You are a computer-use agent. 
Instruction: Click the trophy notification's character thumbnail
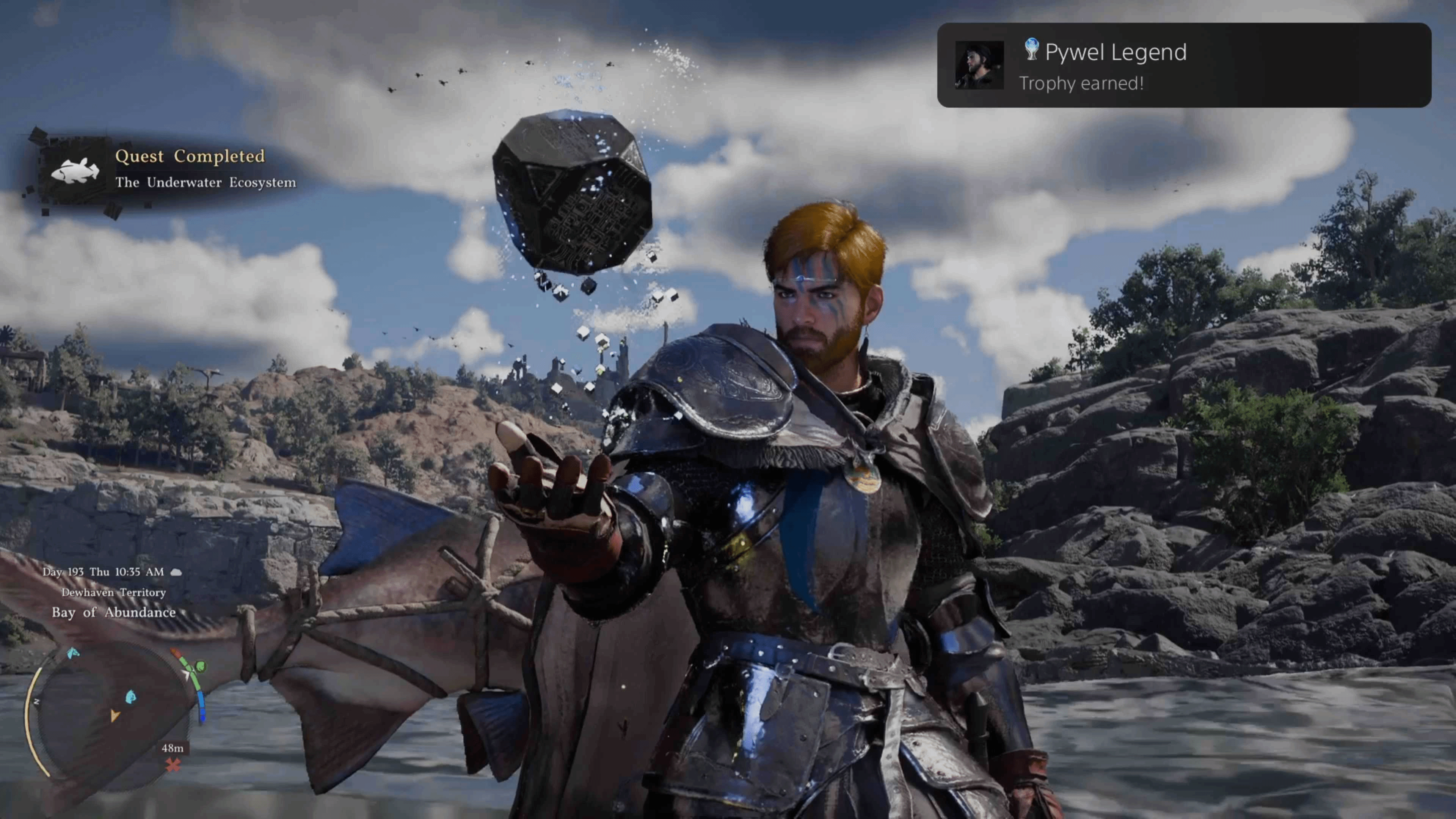tap(979, 65)
